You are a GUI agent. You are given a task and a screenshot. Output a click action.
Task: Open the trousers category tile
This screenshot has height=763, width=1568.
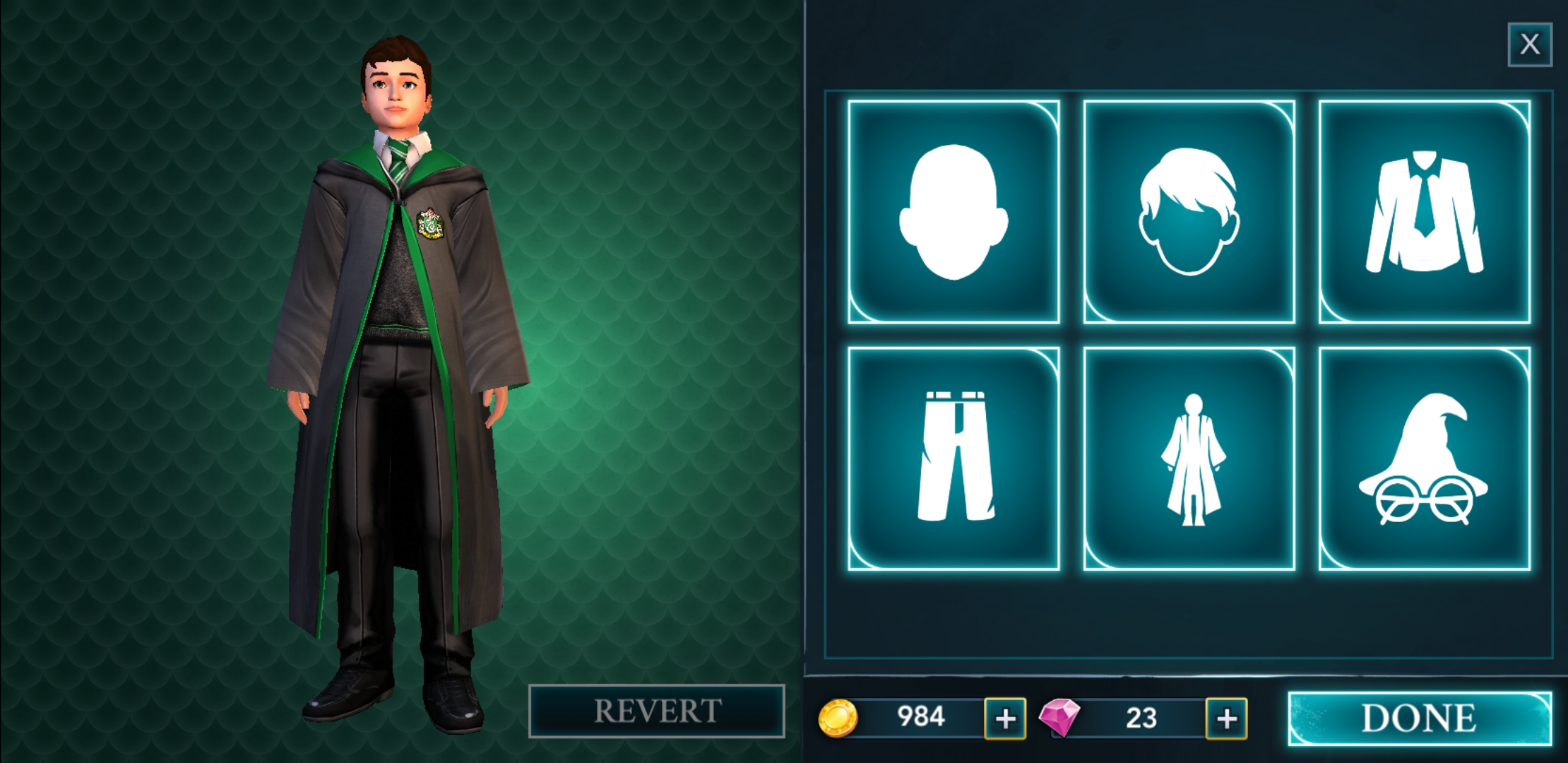[x=954, y=458]
